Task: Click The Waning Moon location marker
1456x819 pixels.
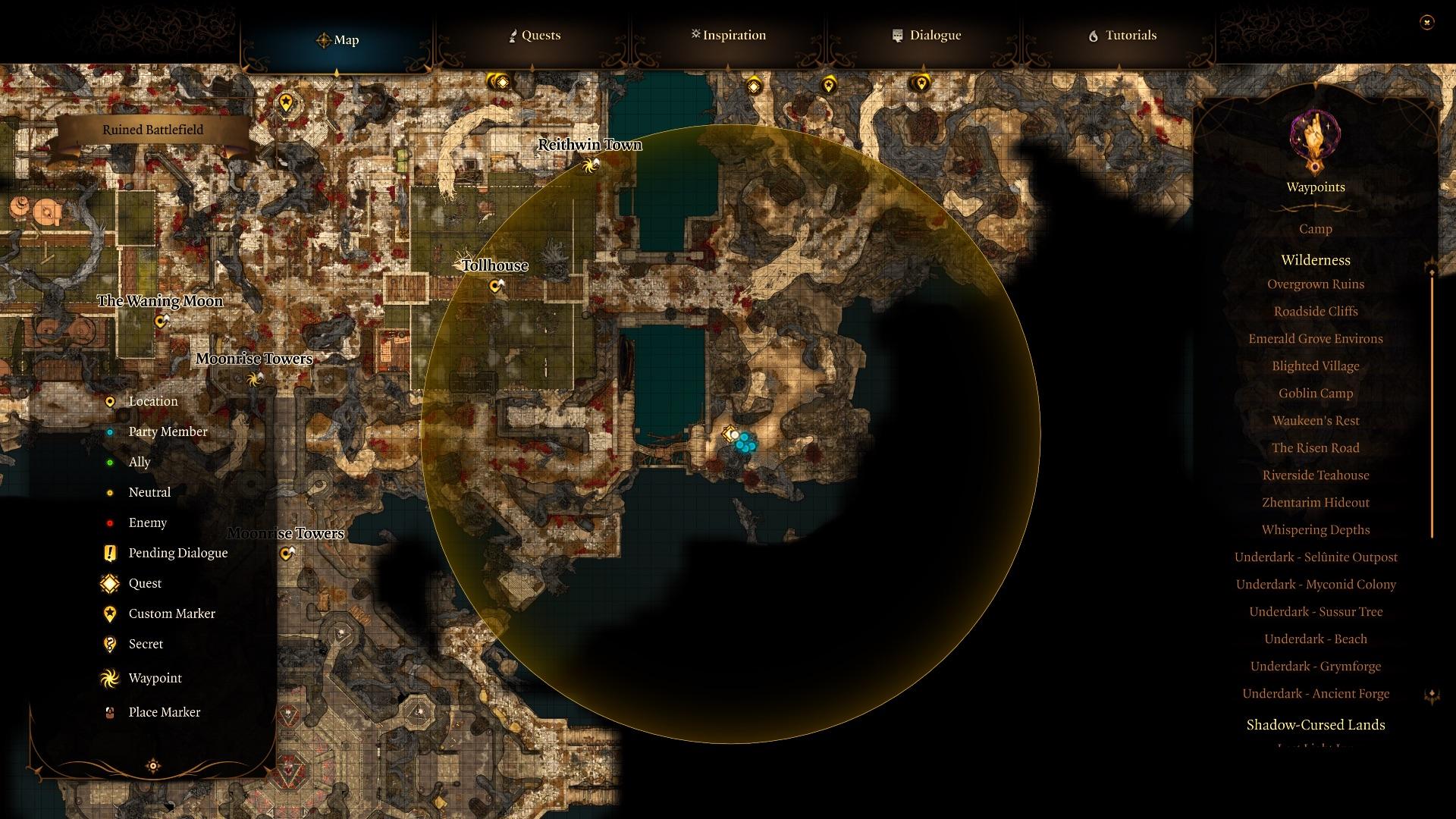Action: click(160, 322)
